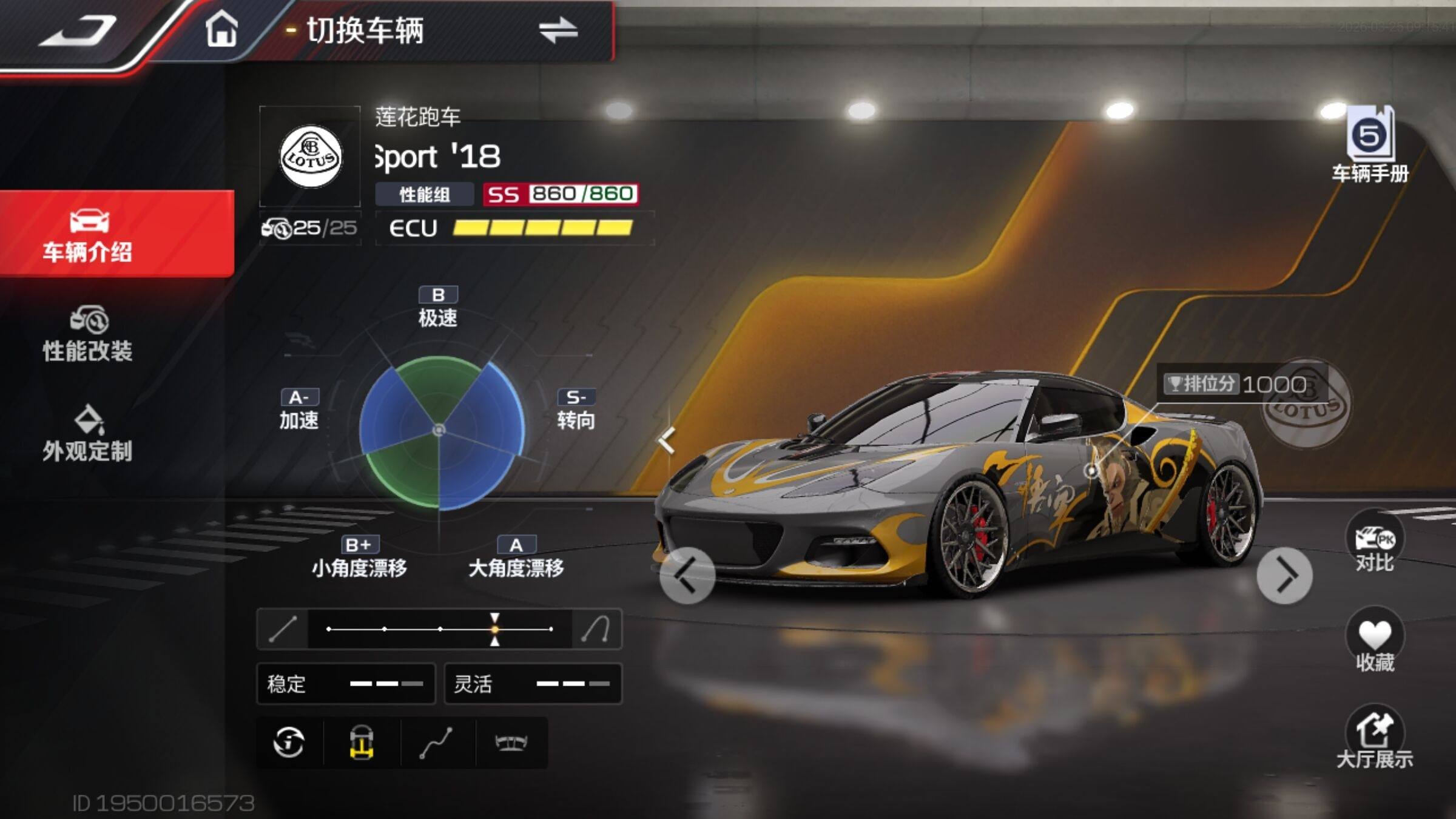Viewport: 1456px width, 819px height.
Task: Go back with the top-left arrow
Action: [x=78, y=32]
